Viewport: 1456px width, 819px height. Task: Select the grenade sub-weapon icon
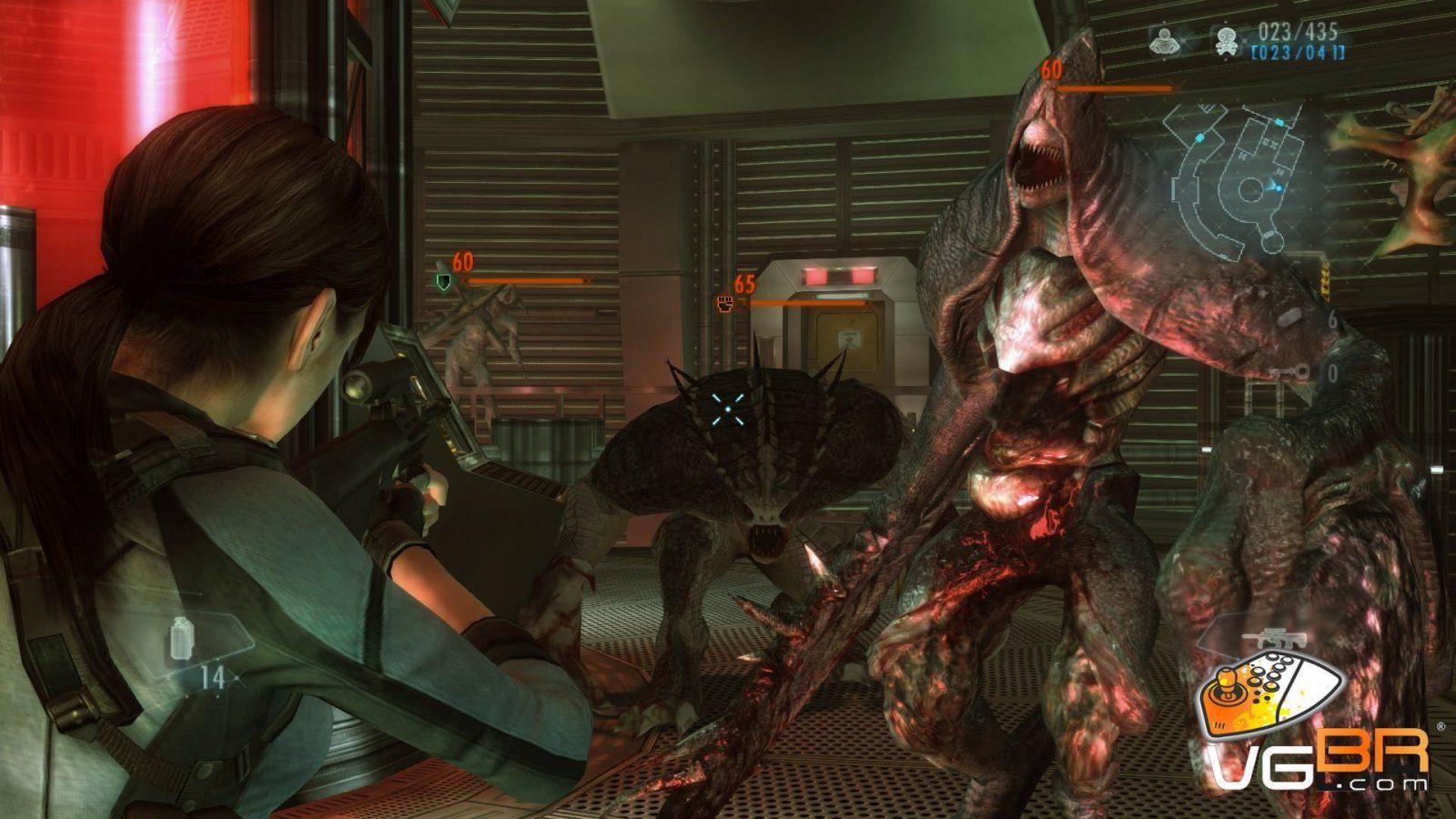point(182,639)
